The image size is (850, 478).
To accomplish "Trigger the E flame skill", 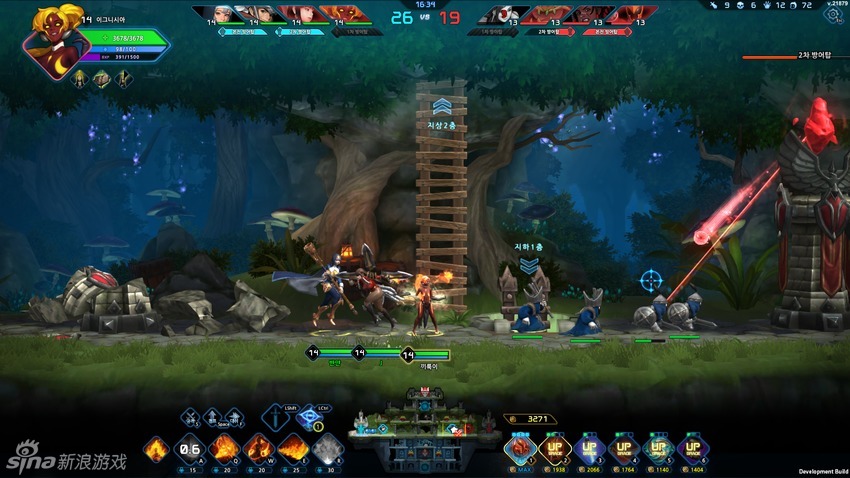I will pyautogui.click(x=293, y=449).
